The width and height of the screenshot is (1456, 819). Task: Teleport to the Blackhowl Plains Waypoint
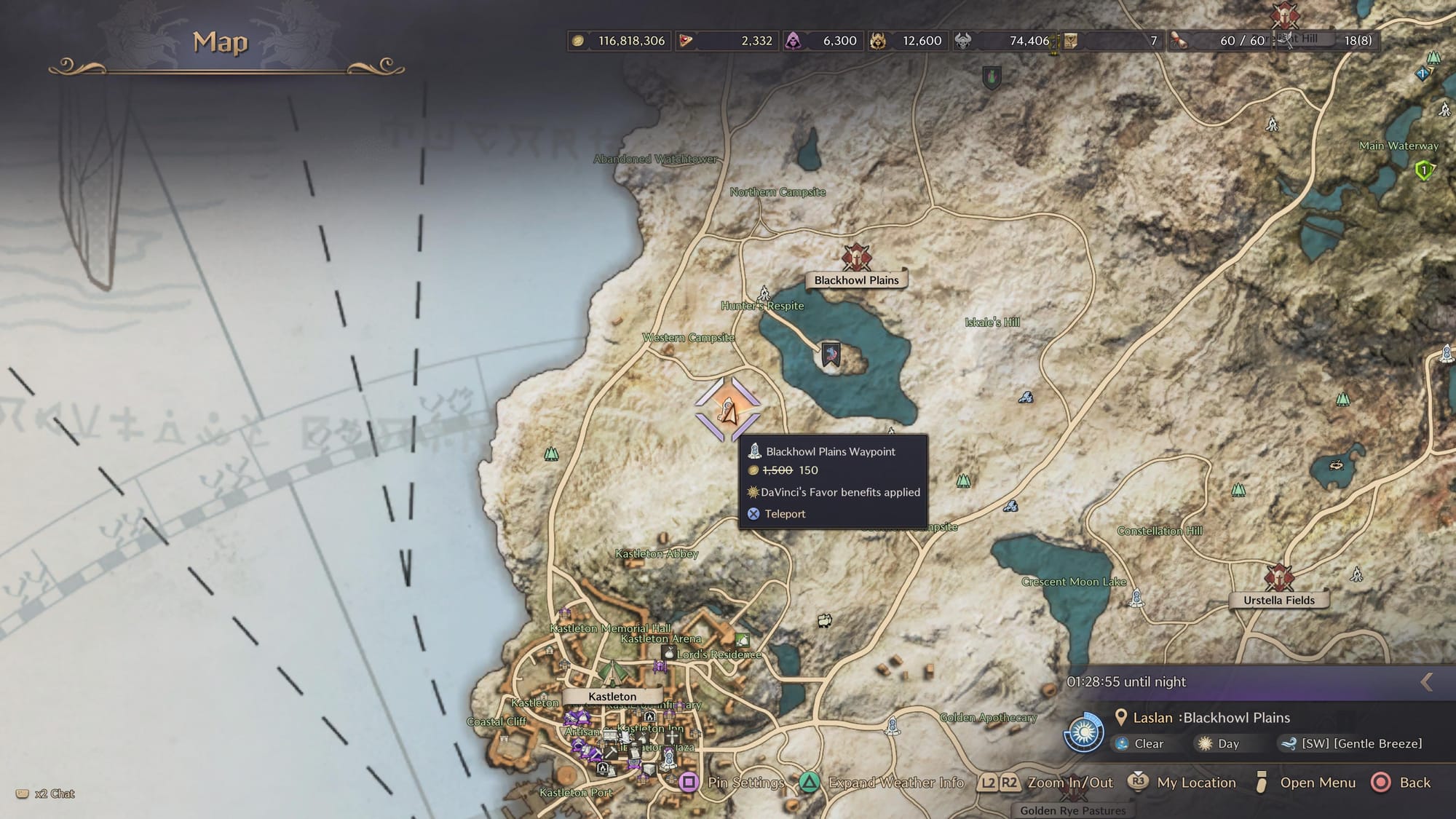(784, 514)
